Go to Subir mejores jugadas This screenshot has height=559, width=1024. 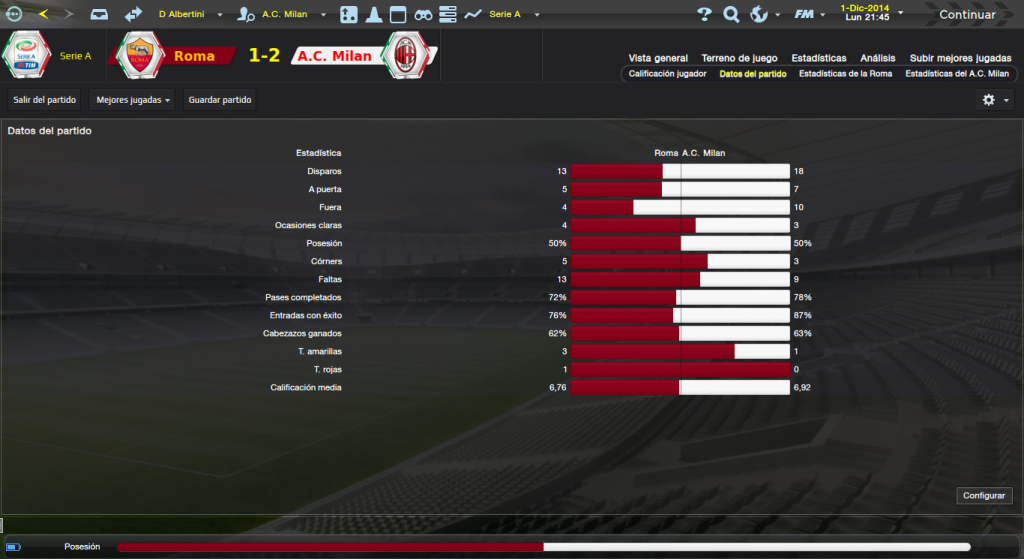click(x=959, y=58)
